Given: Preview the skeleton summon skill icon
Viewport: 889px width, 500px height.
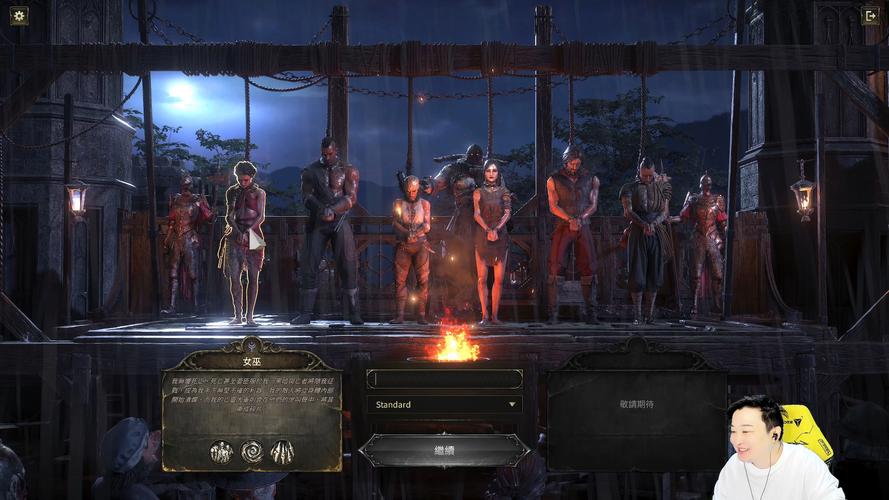Looking at the screenshot, I should click(221, 452).
